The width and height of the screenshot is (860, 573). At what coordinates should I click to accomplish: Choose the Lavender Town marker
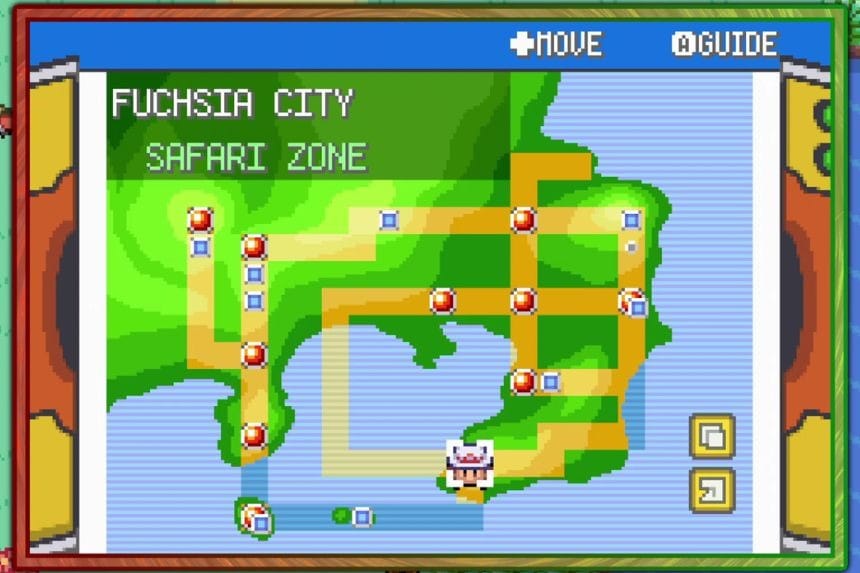coord(631,300)
